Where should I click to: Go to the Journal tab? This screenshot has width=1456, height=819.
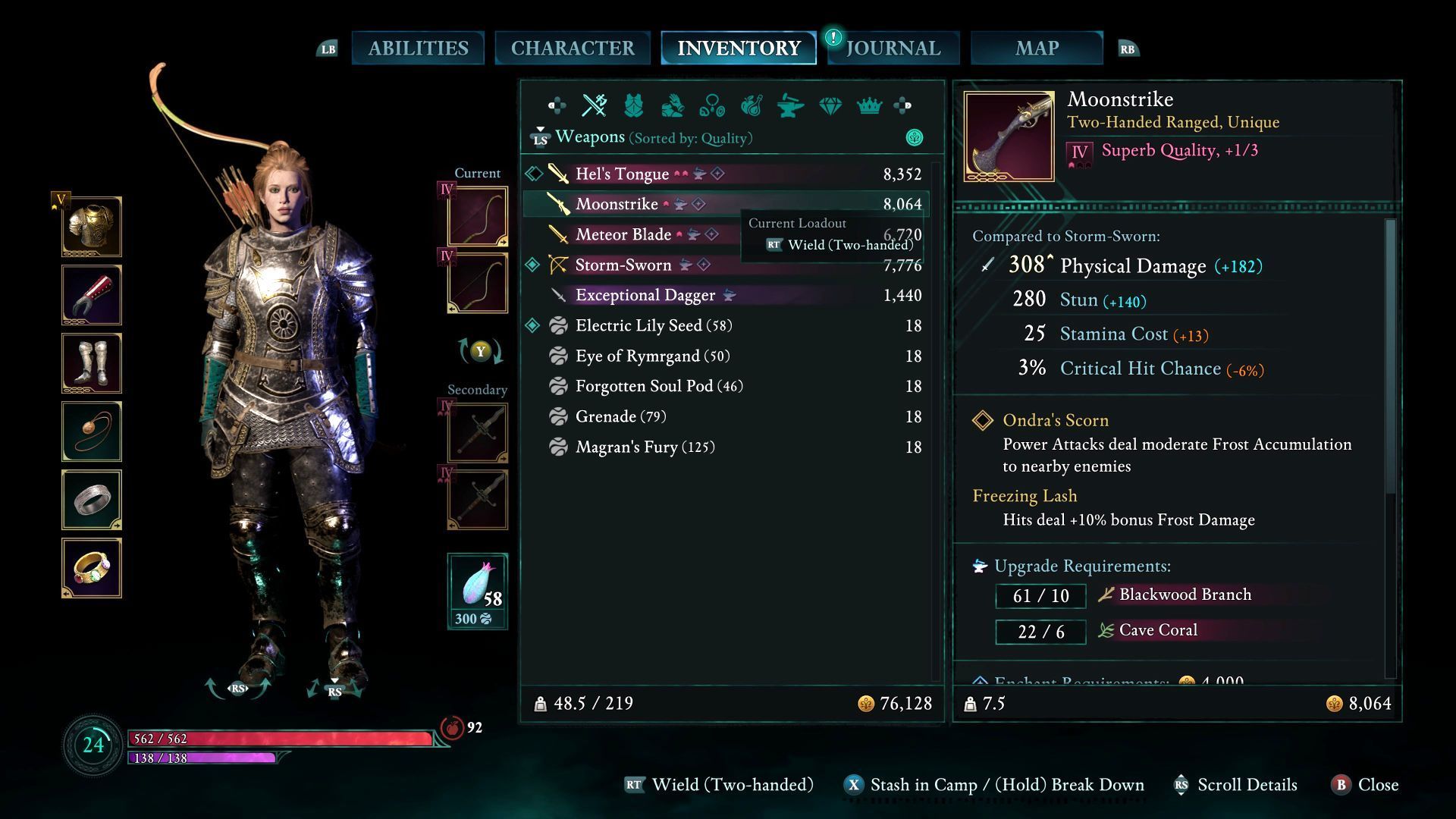(893, 49)
